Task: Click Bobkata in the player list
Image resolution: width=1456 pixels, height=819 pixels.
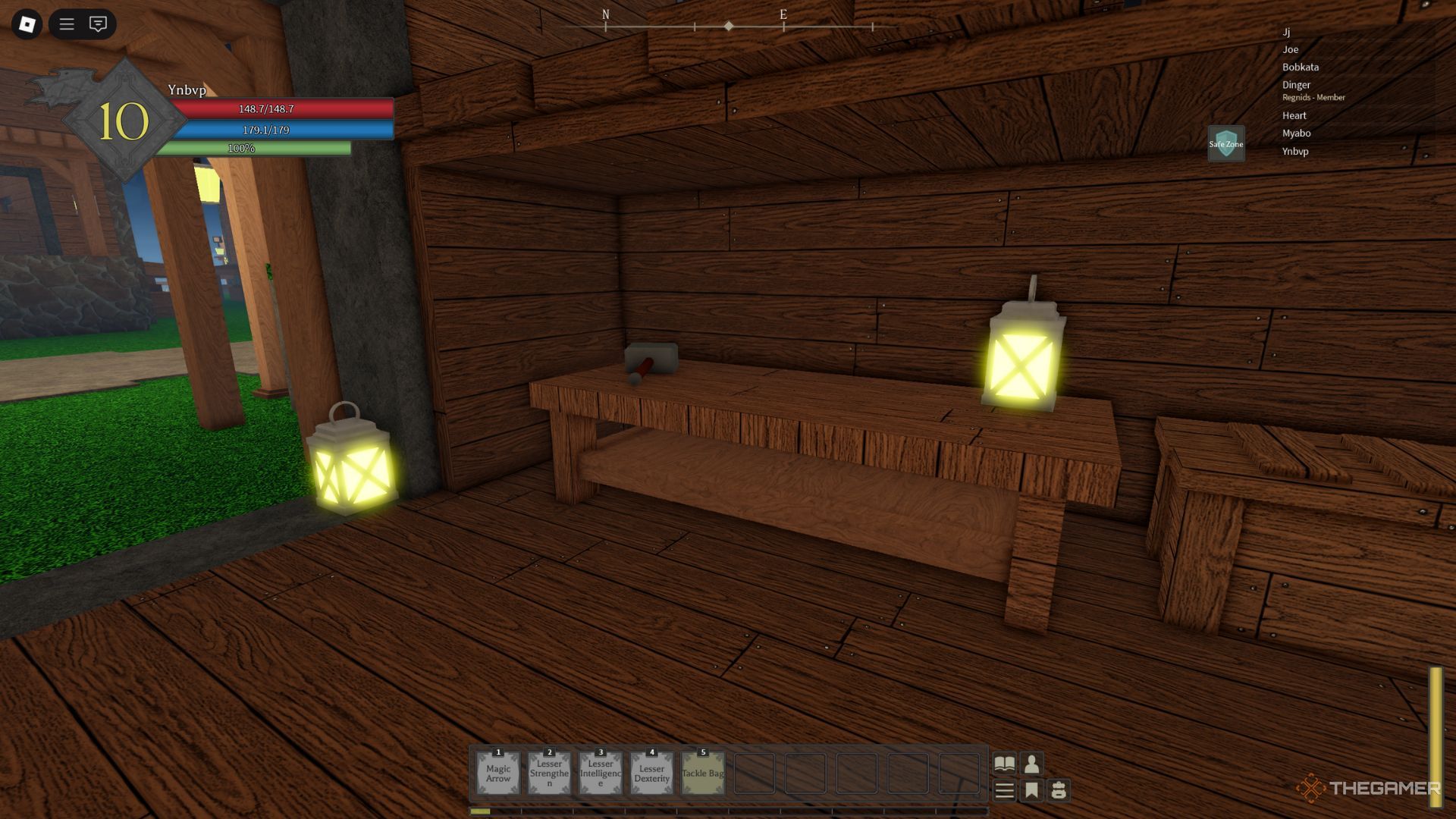Action: 1300,67
